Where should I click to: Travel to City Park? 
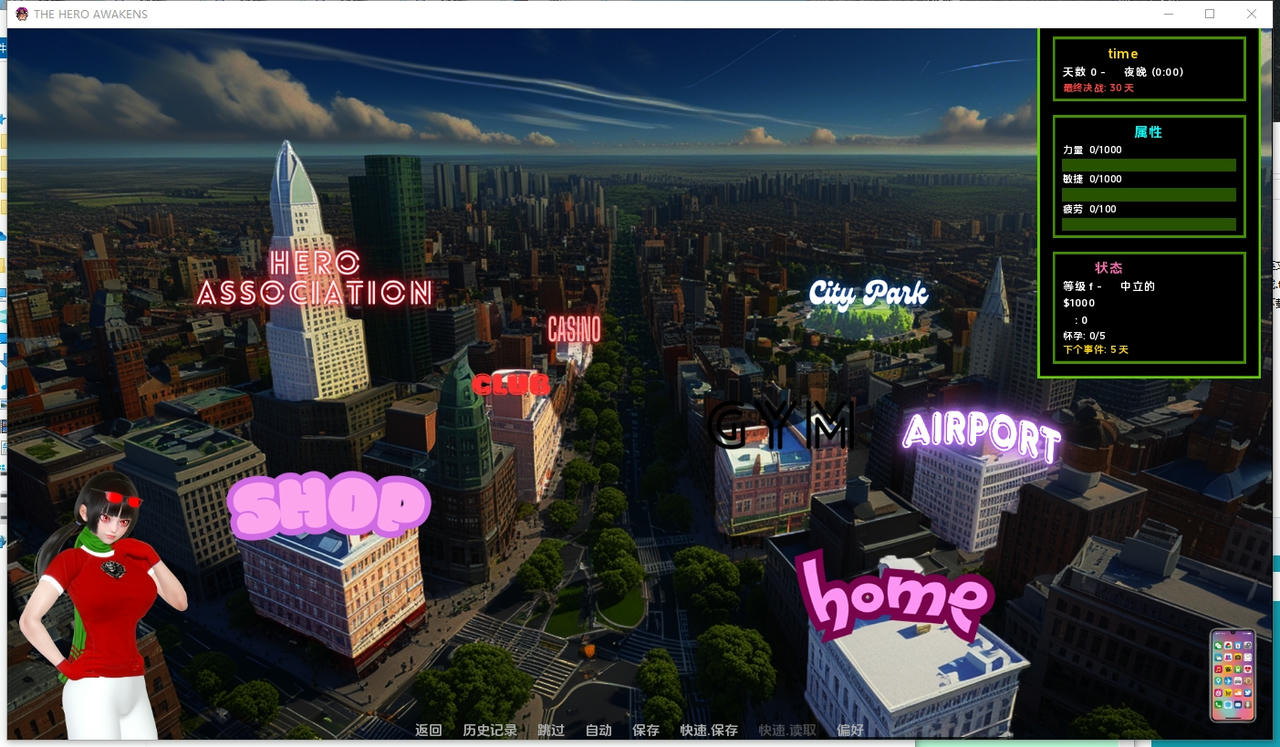click(868, 294)
